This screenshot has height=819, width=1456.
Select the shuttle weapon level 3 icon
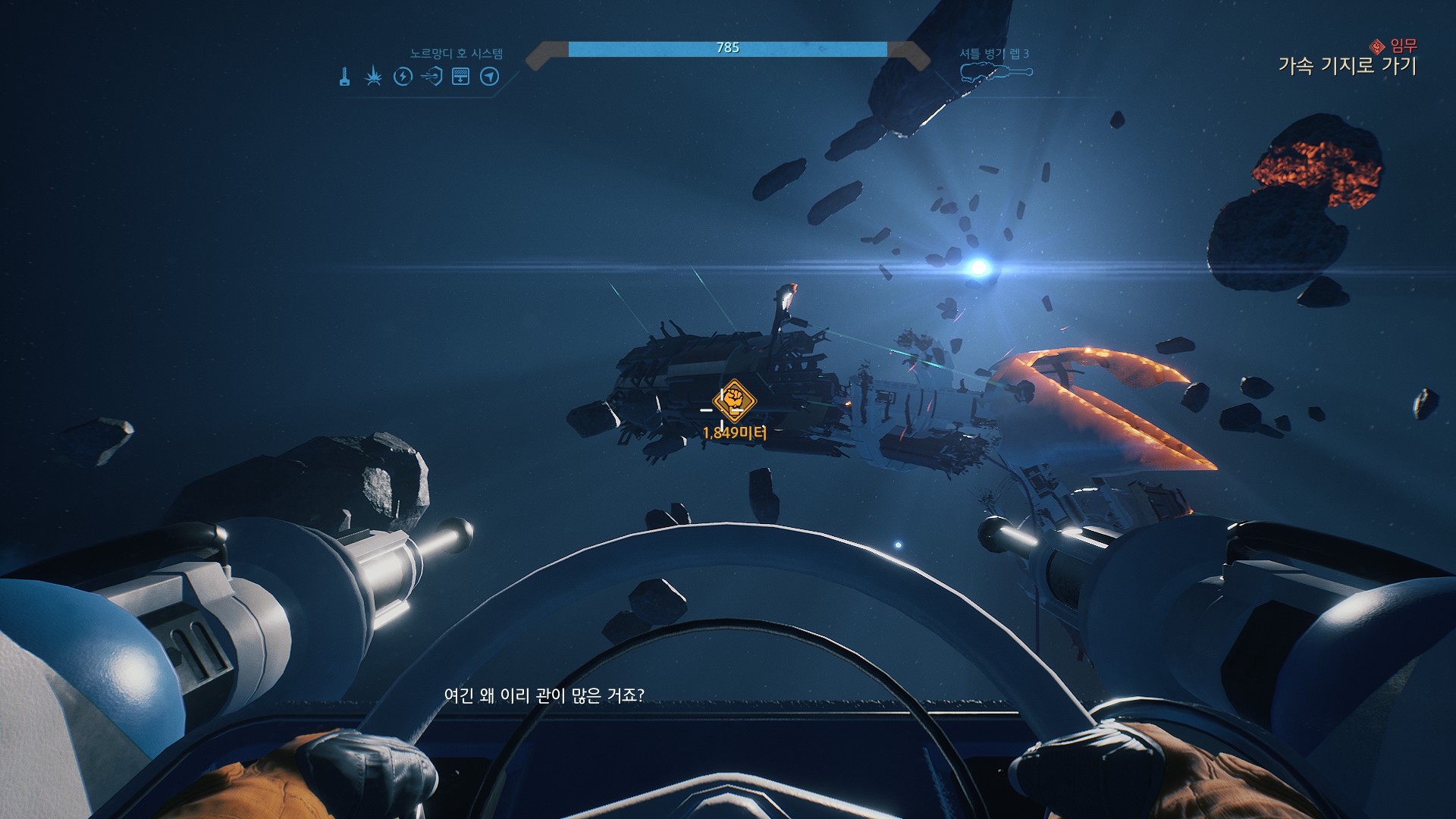pyautogui.click(x=996, y=73)
